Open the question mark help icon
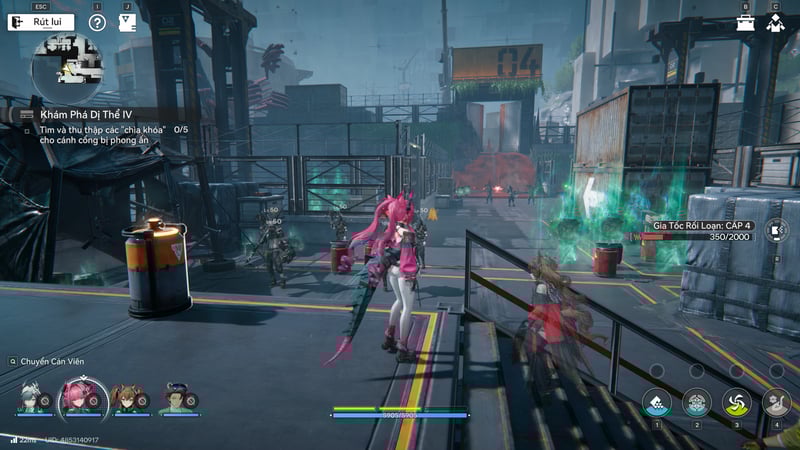The width and height of the screenshot is (800, 450). (x=97, y=22)
